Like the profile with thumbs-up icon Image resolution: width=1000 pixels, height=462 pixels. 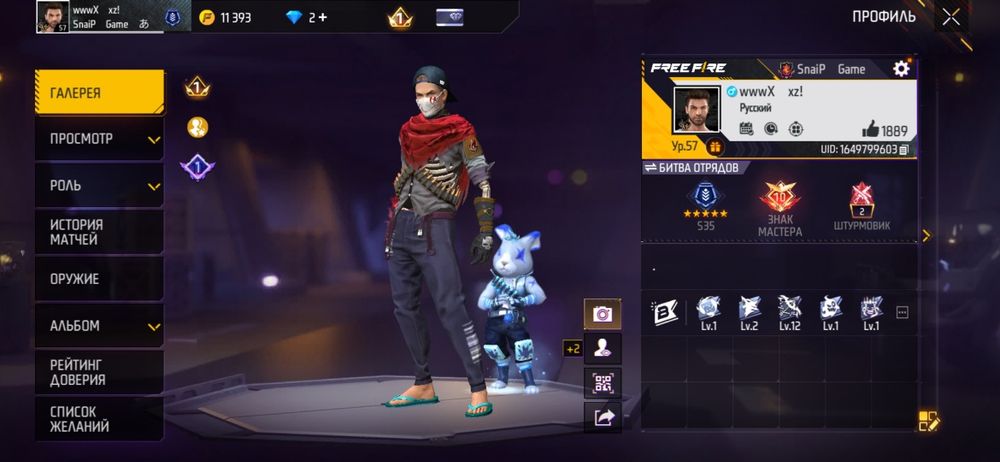point(869,130)
